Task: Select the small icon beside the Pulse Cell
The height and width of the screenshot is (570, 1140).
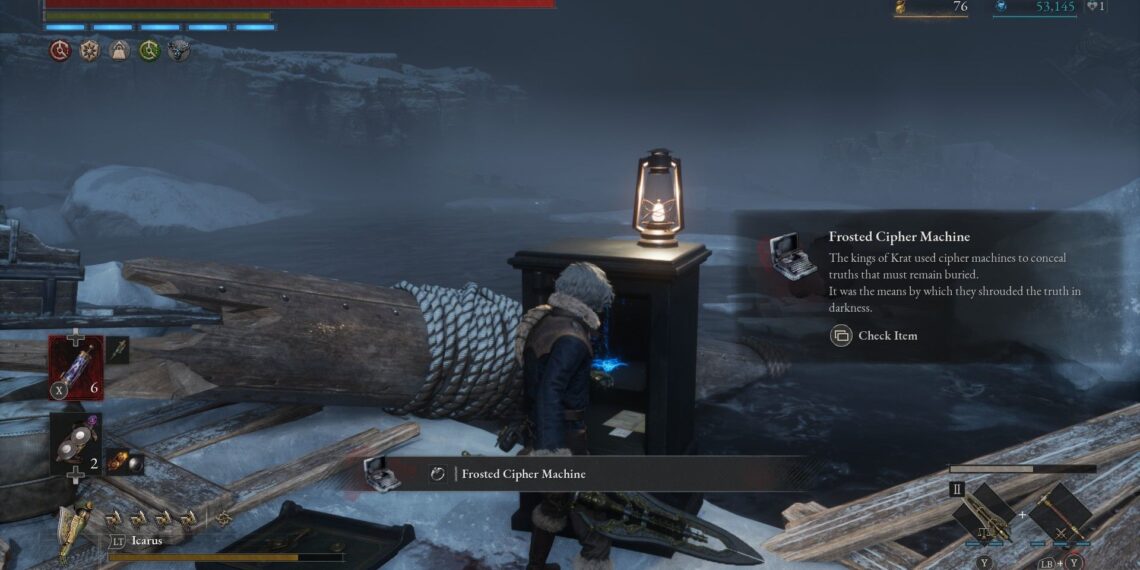Action: [x=117, y=349]
